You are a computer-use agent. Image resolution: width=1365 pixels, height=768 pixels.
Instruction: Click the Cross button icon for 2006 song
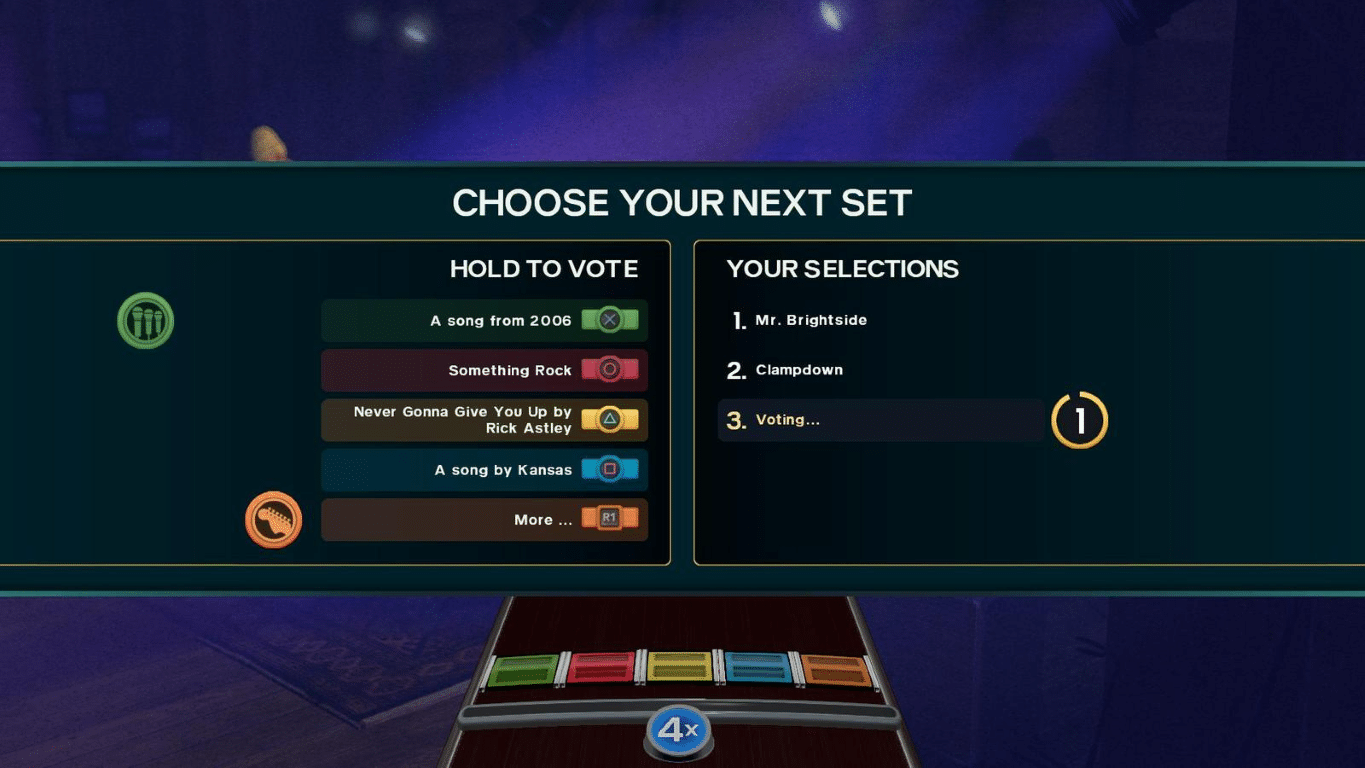click(611, 320)
